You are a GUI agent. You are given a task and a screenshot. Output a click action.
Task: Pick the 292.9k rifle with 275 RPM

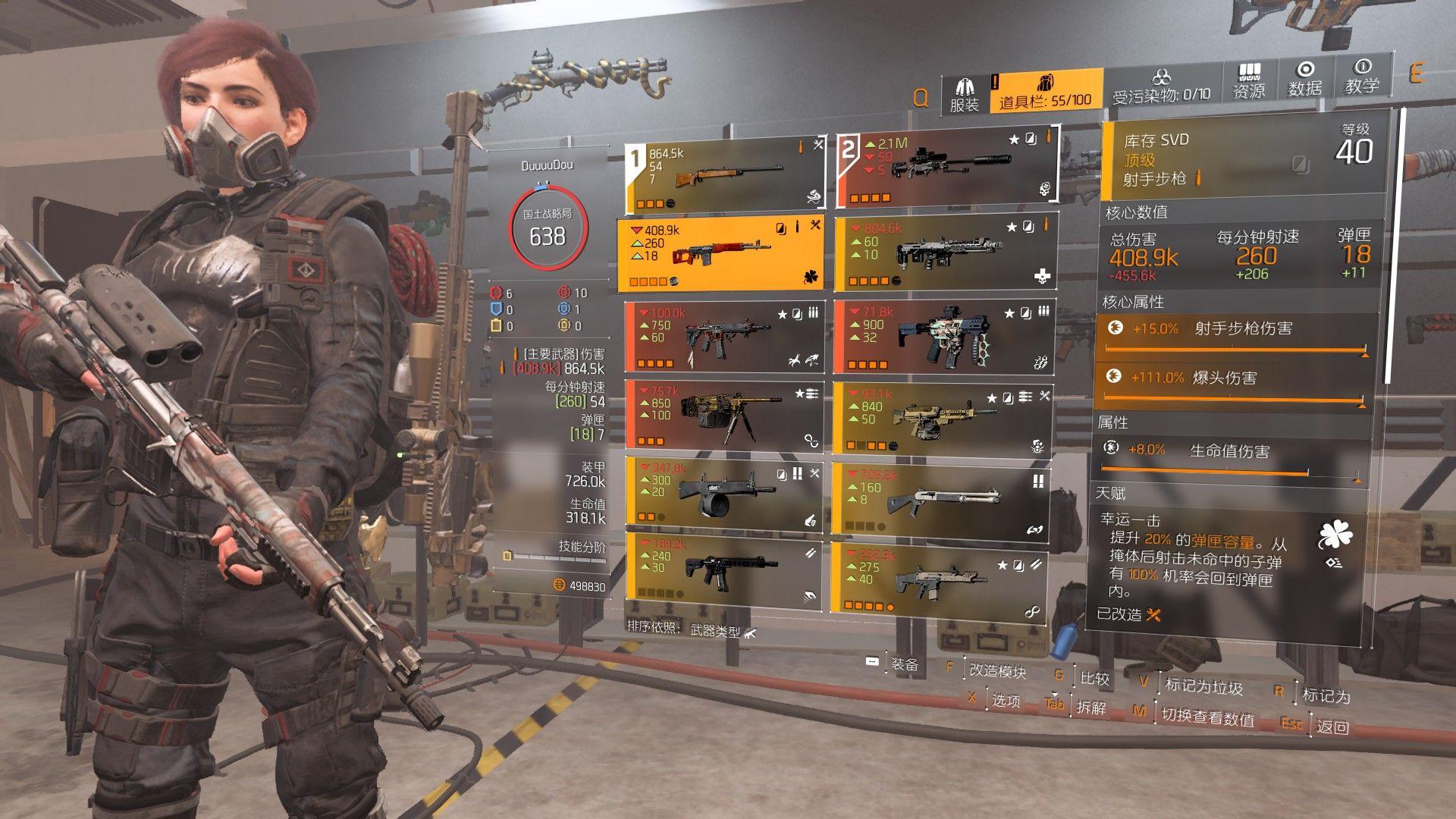point(939,576)
